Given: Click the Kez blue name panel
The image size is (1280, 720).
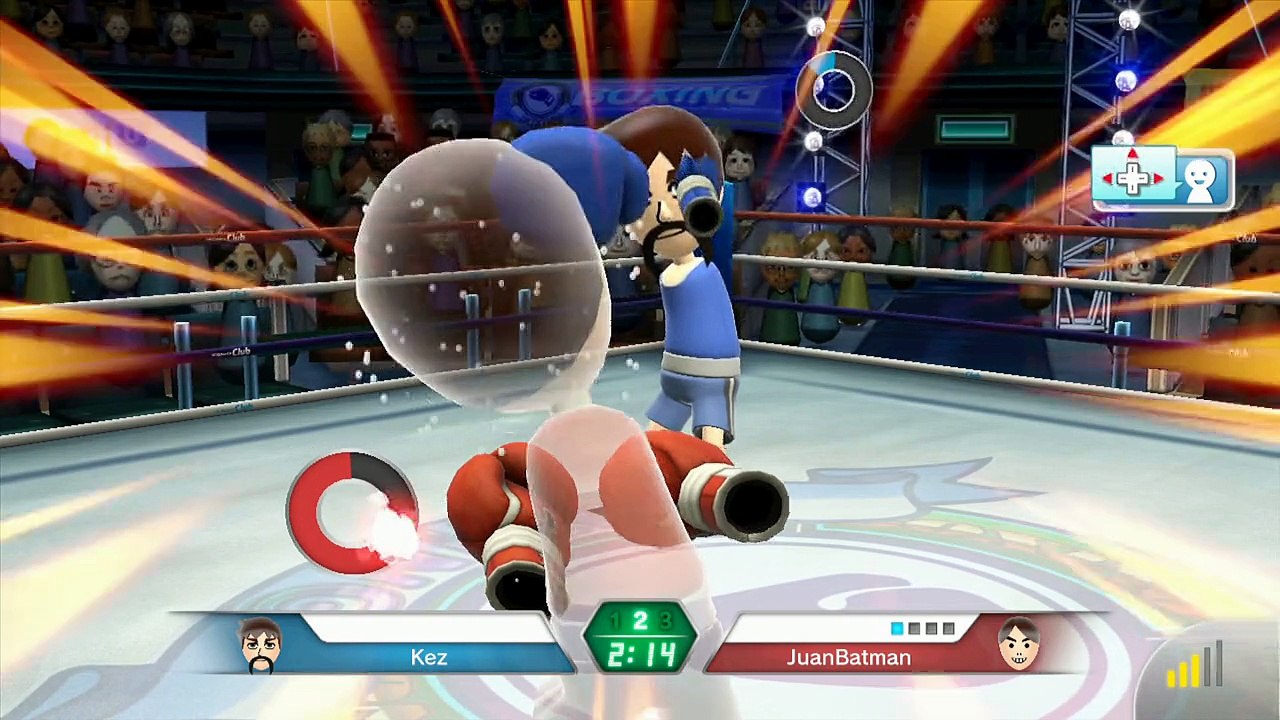Looking at the screenshot, I should (x=430, y=657).
